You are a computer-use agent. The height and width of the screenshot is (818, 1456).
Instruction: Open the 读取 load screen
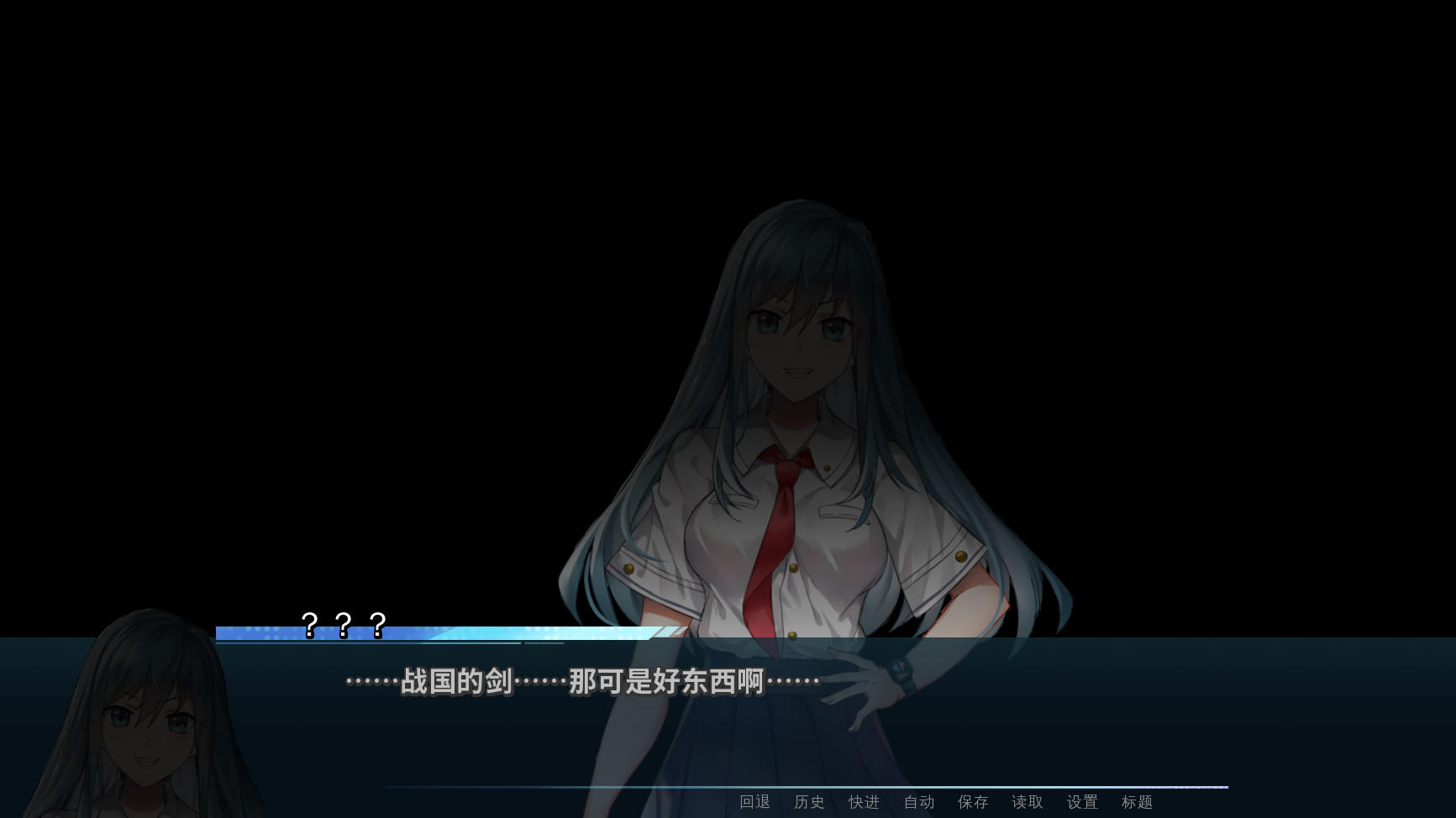click(x=1027, y=802)
